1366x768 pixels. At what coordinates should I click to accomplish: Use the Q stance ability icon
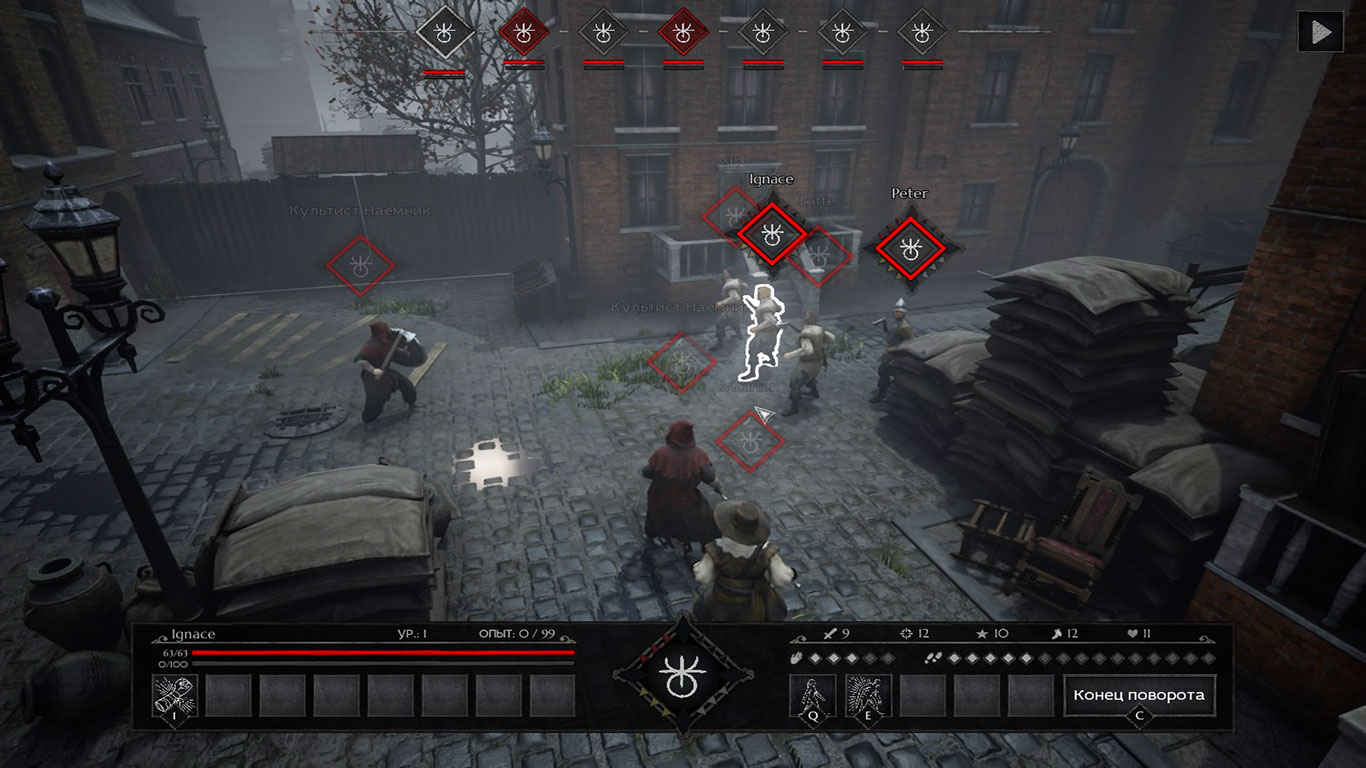pyautogui.click(x=812, y=695)
